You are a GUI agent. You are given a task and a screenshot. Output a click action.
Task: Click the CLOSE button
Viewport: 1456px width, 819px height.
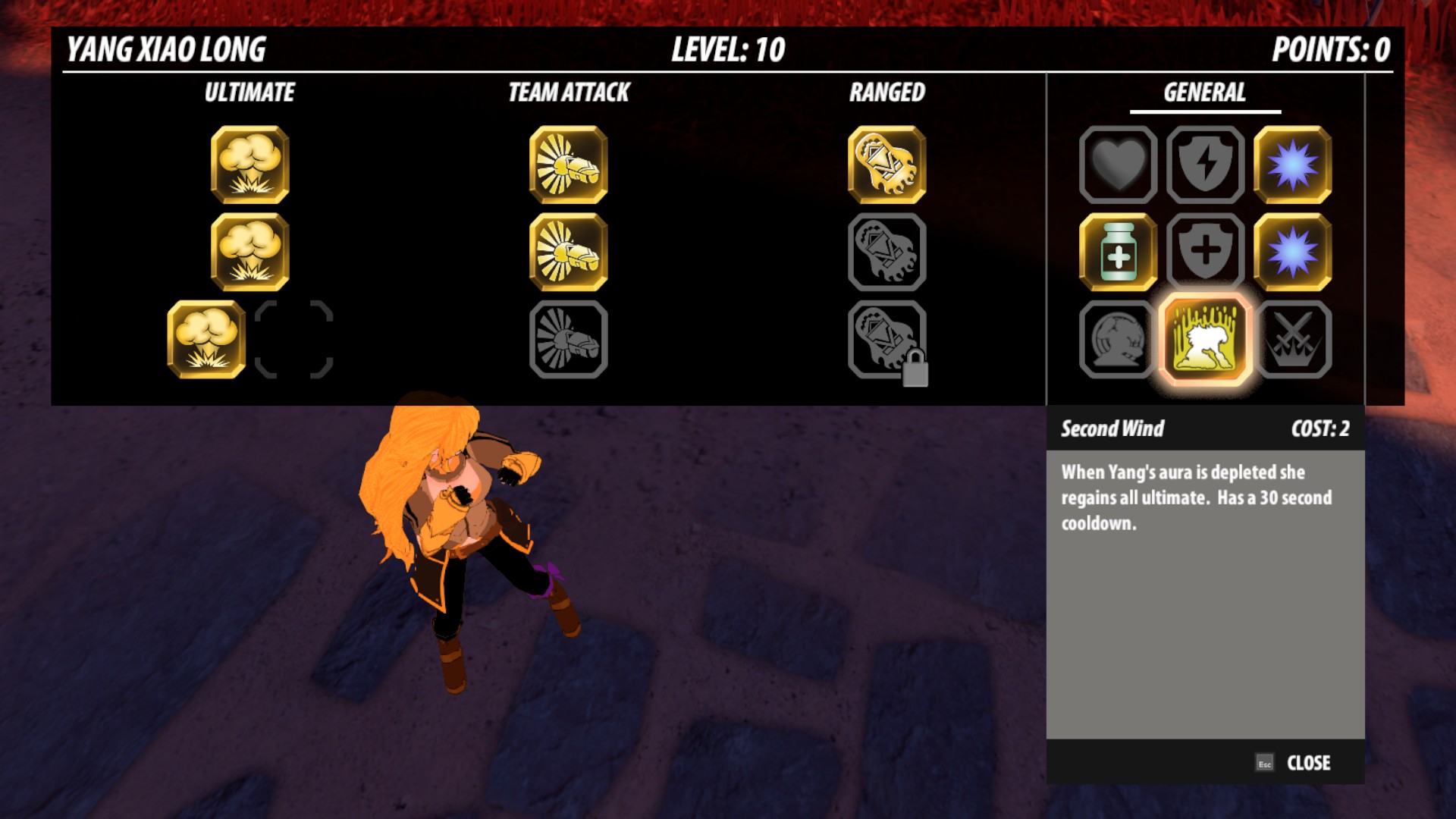pyautogui.click(x=1309, y=763)
